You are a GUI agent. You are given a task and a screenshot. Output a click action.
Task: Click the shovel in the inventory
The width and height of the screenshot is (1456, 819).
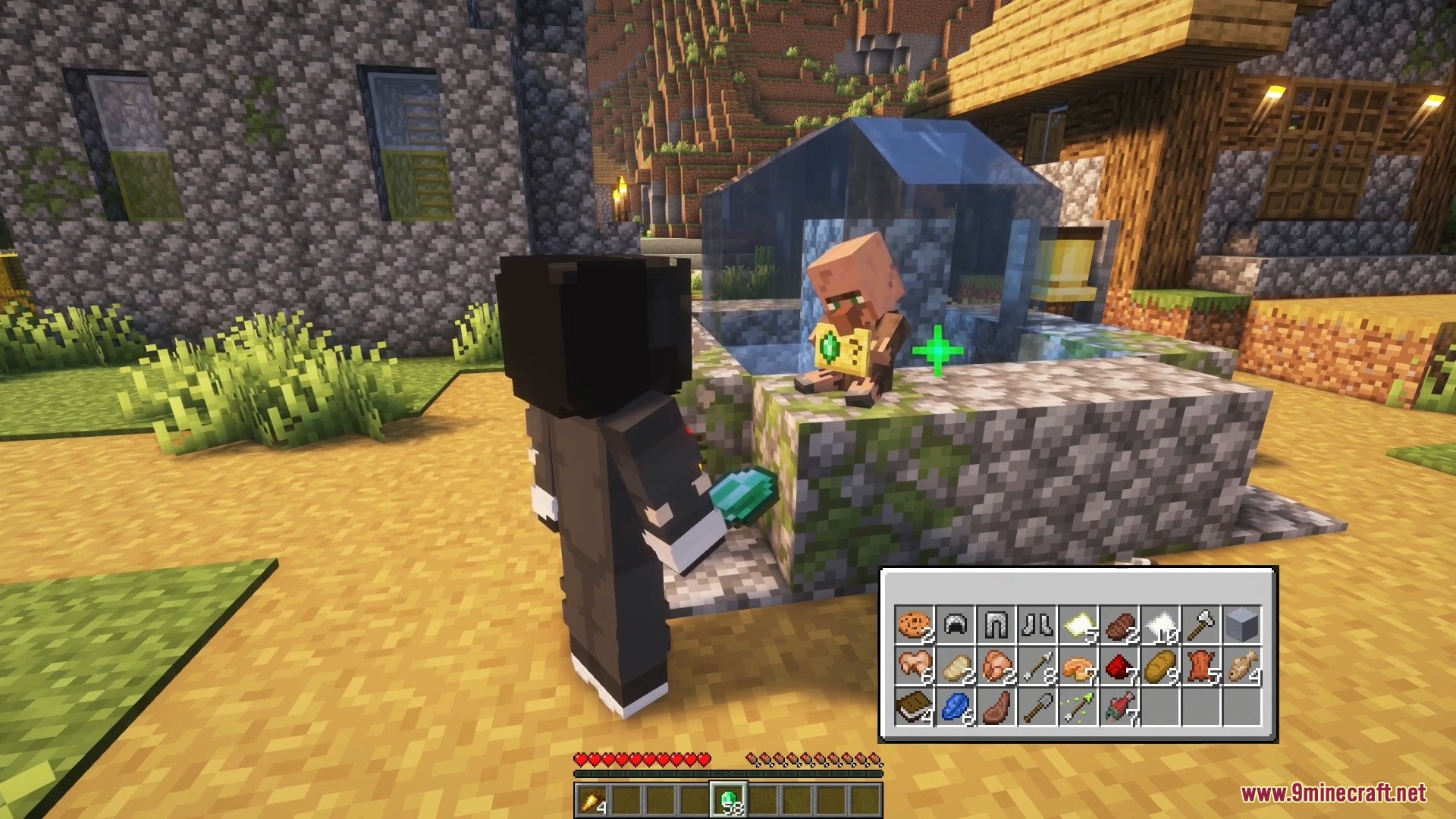point(1037,707)
